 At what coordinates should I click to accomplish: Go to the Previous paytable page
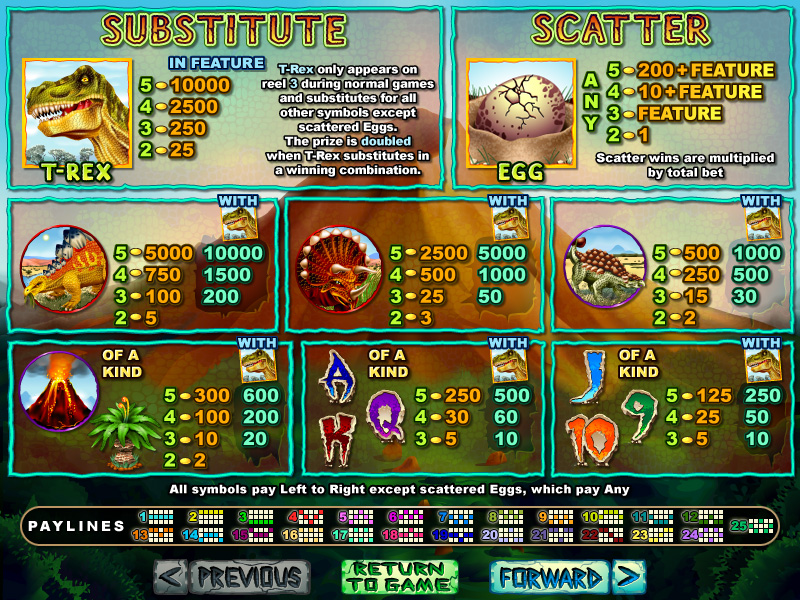(x=232, y=577)
